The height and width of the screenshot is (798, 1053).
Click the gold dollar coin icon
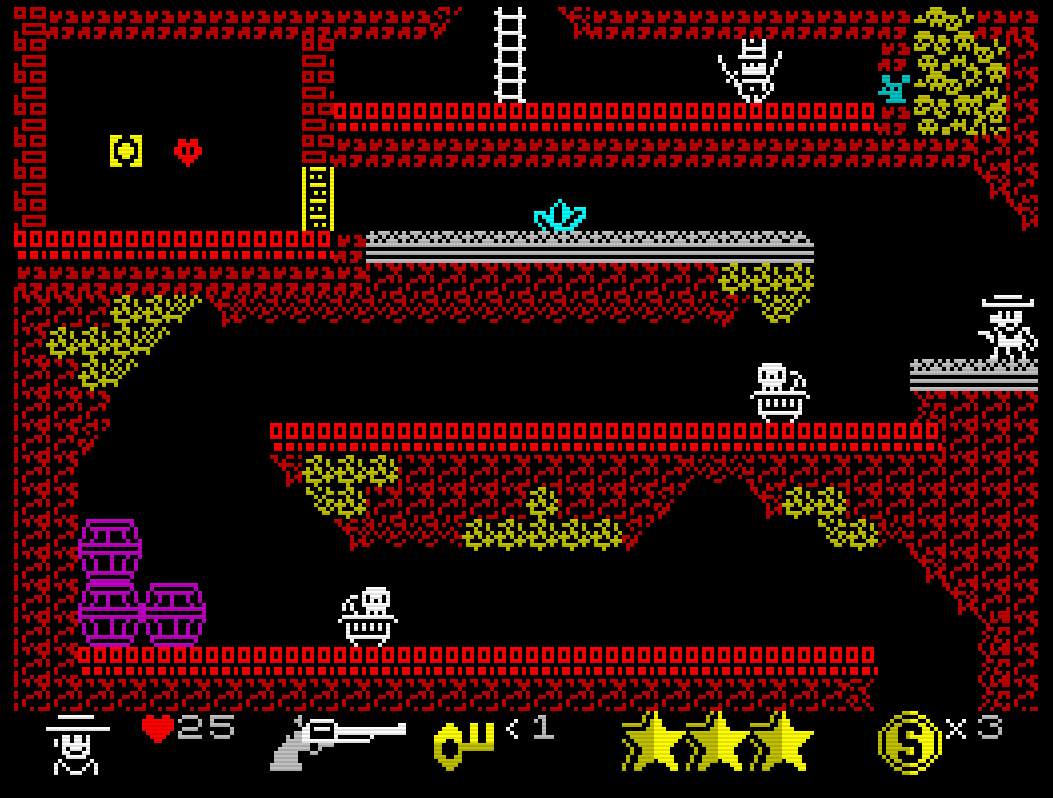coord(909,742)
